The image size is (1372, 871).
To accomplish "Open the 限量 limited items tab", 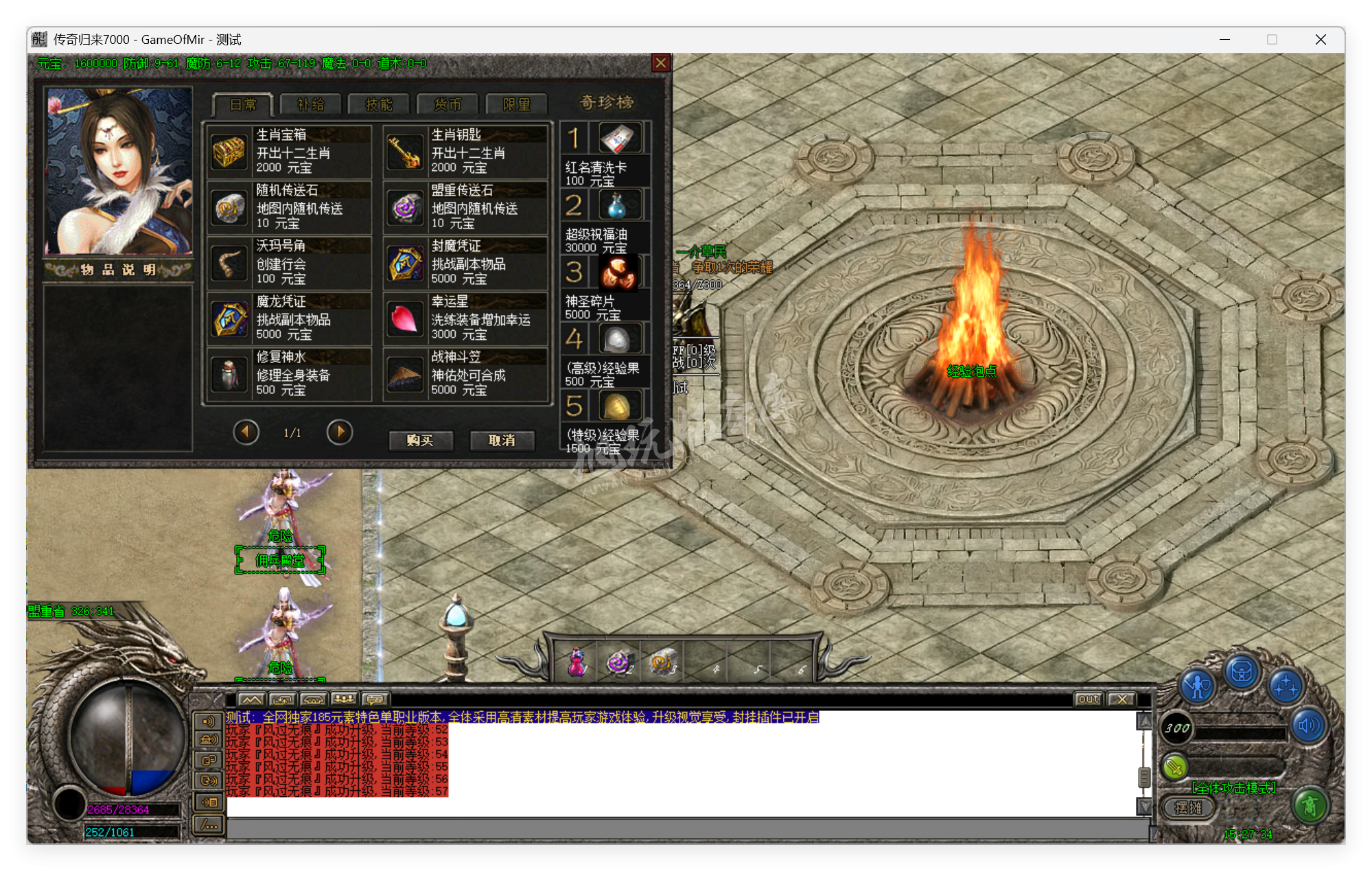I will 516,104.
